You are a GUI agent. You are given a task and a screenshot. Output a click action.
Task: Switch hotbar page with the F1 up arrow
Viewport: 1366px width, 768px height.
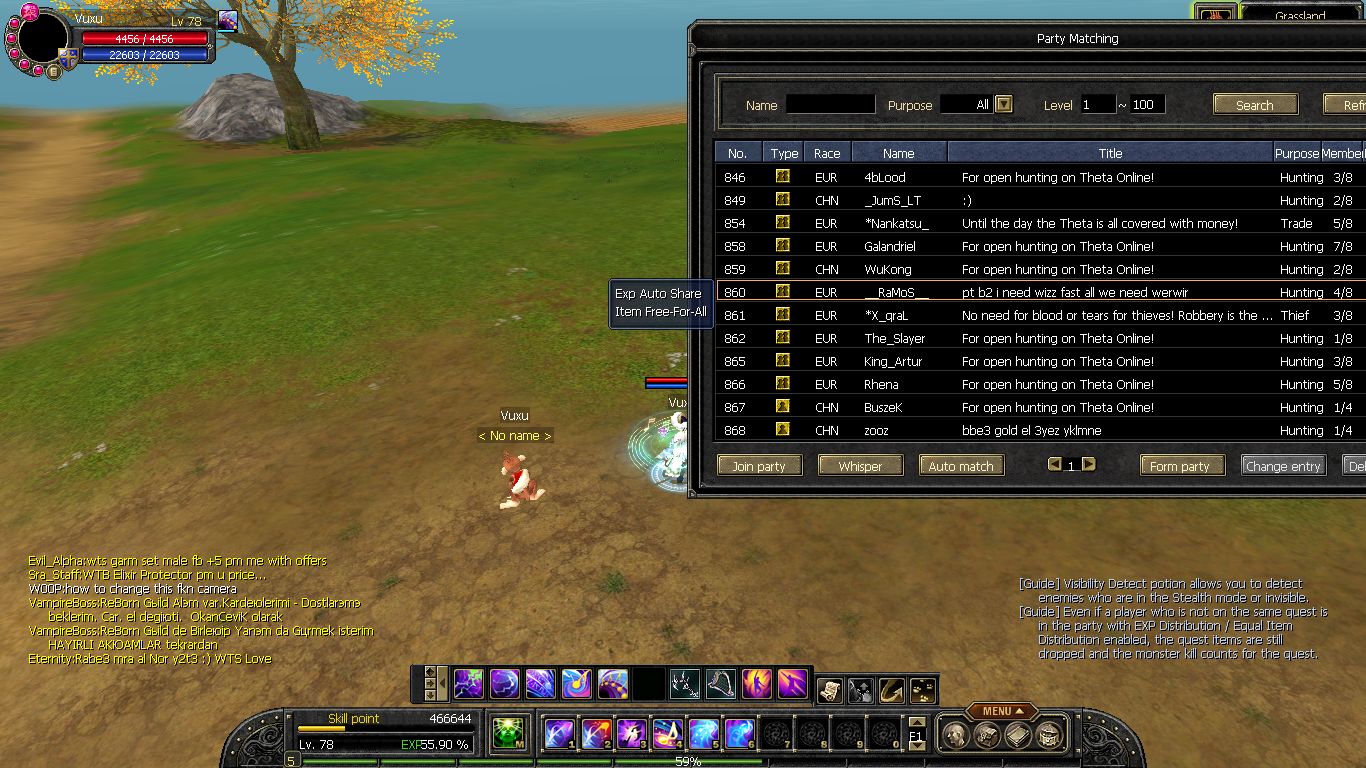click(916, 722)
